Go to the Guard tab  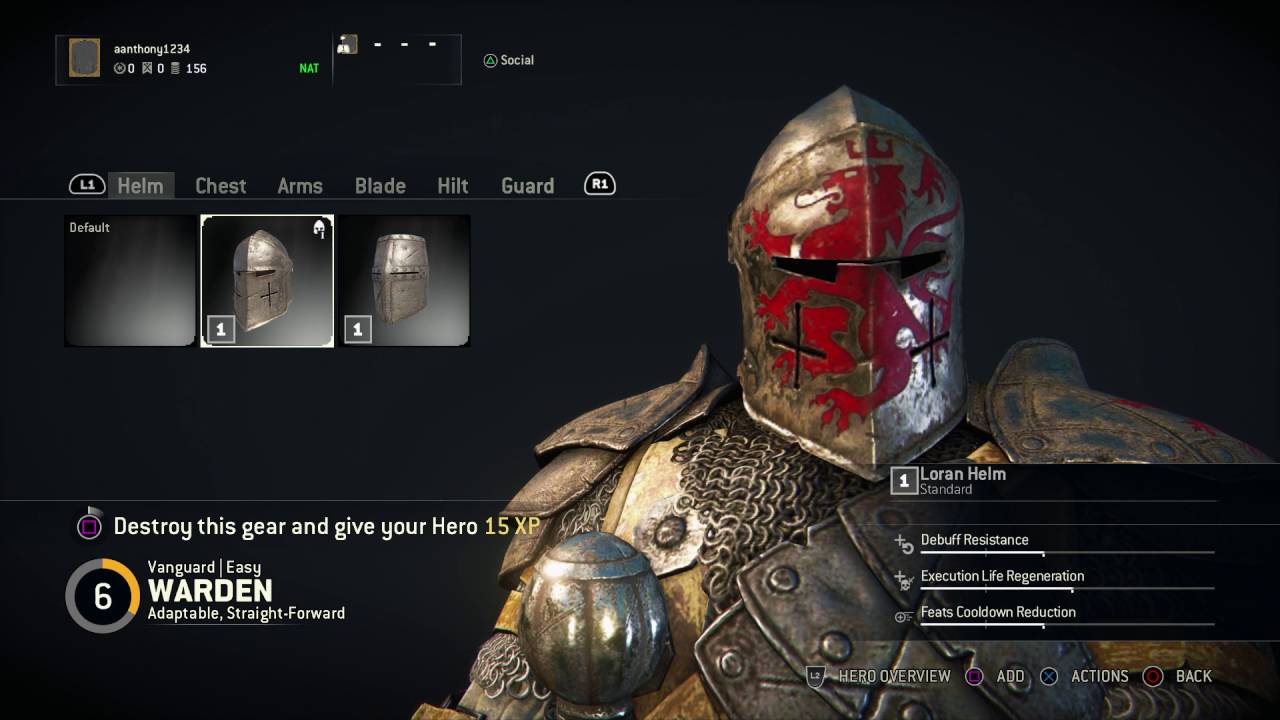[x=527, y=186]
